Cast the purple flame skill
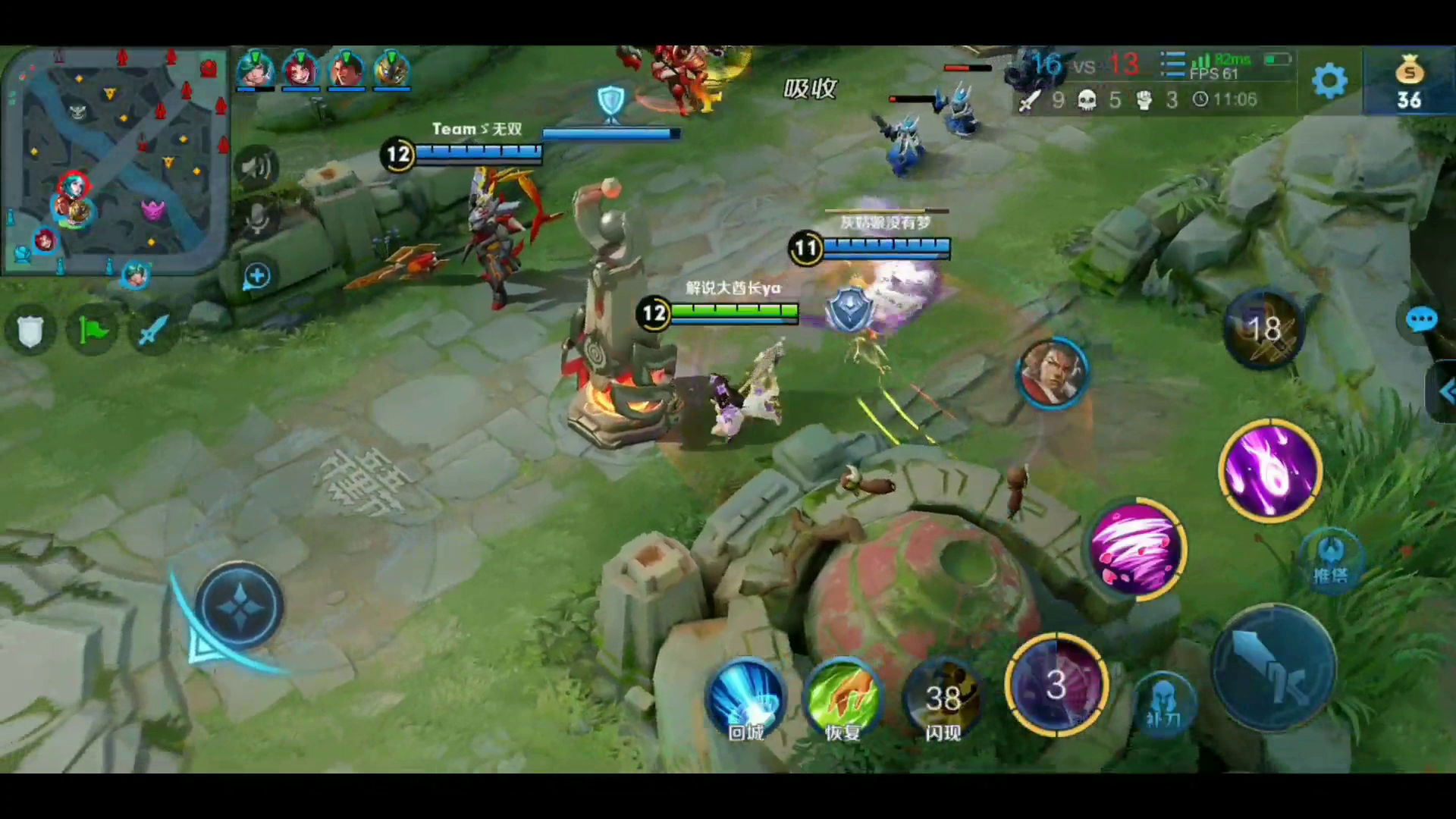 pos(1270,469)
